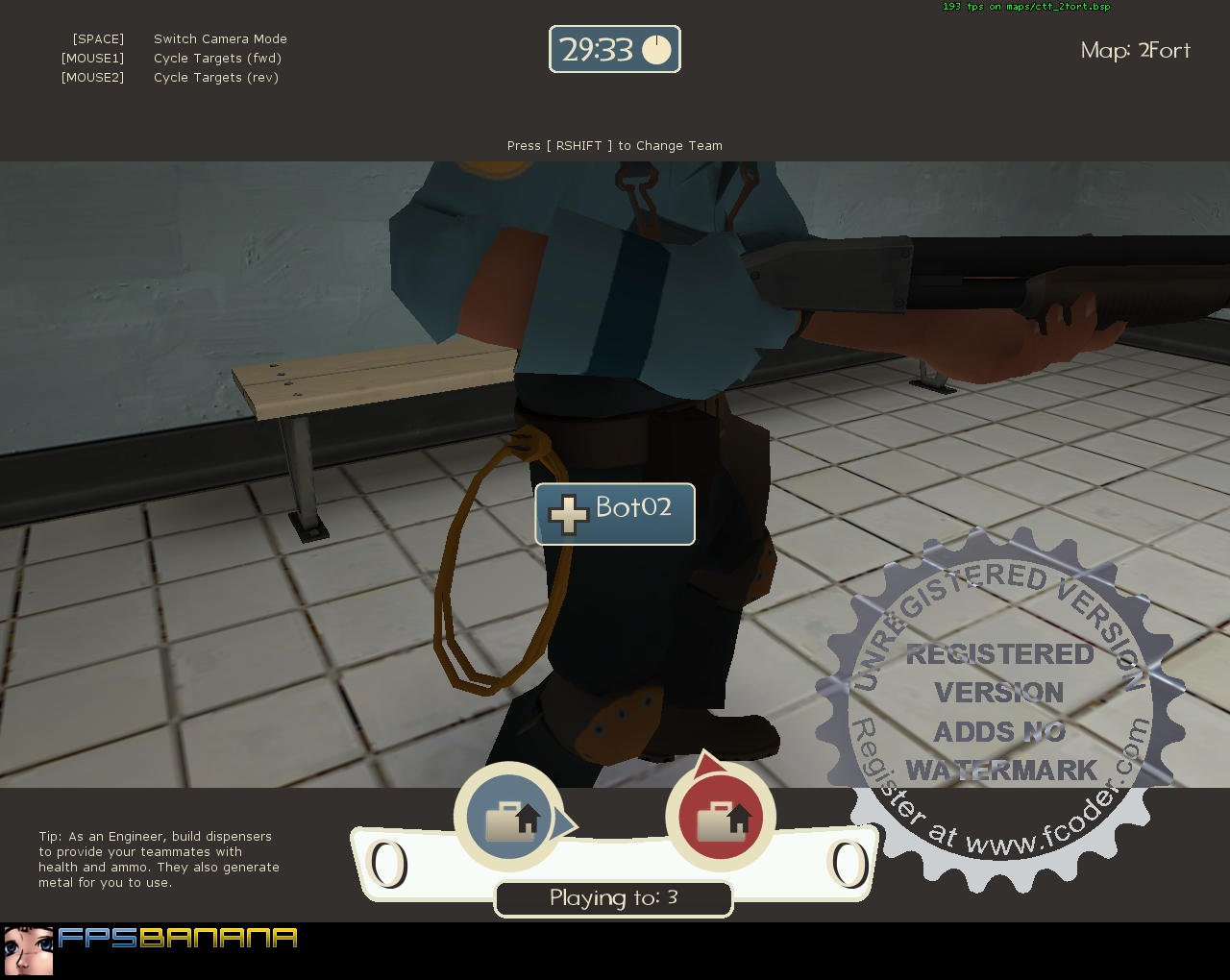1230x980 pixels.
Task: Click Press [RSHIFT] to Change Team prompt
Action: point(614,145)
